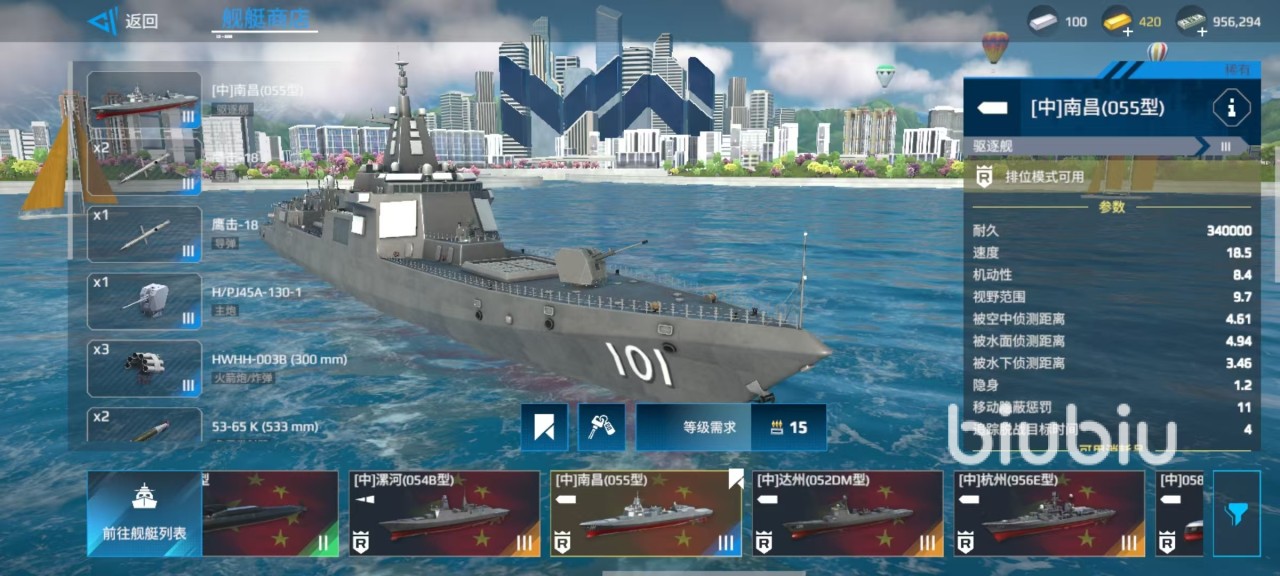Choose the 达州(052DM型) ship card
Image resolution: width=1280 pixels, height=576 pixels.
(x=847, y=514)
